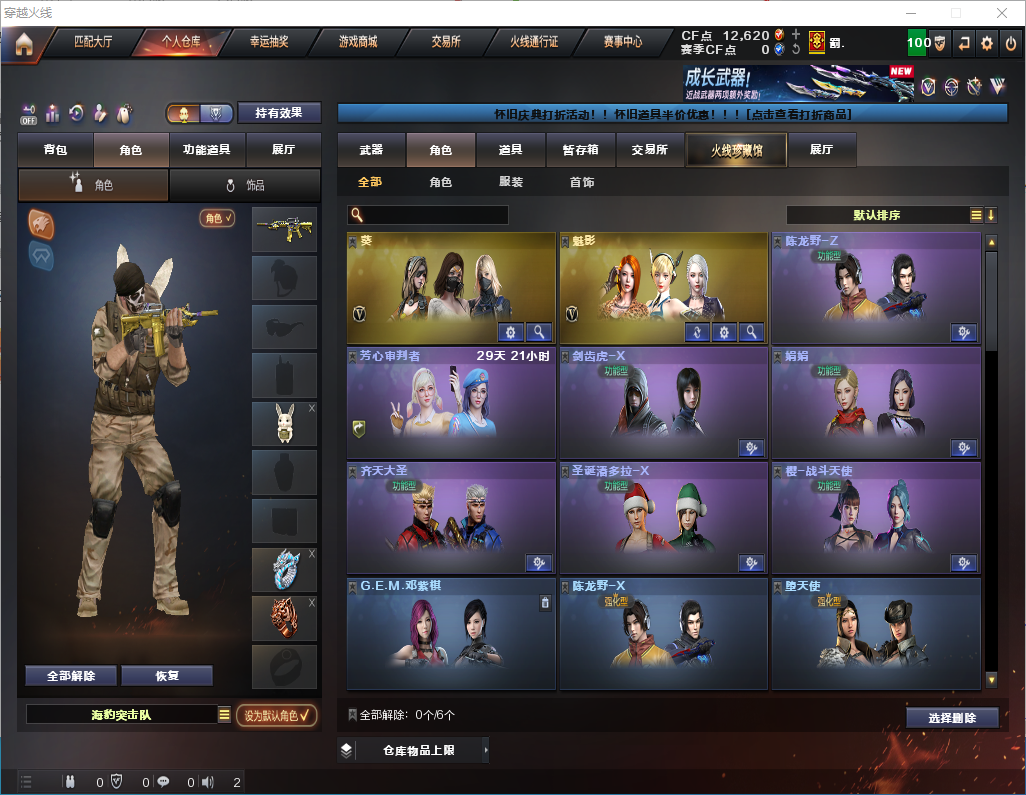The width and height of the screenshot is (1026, 795).
Task: Click the 选择删除 select delete button
Action: (x=952, y=718)
